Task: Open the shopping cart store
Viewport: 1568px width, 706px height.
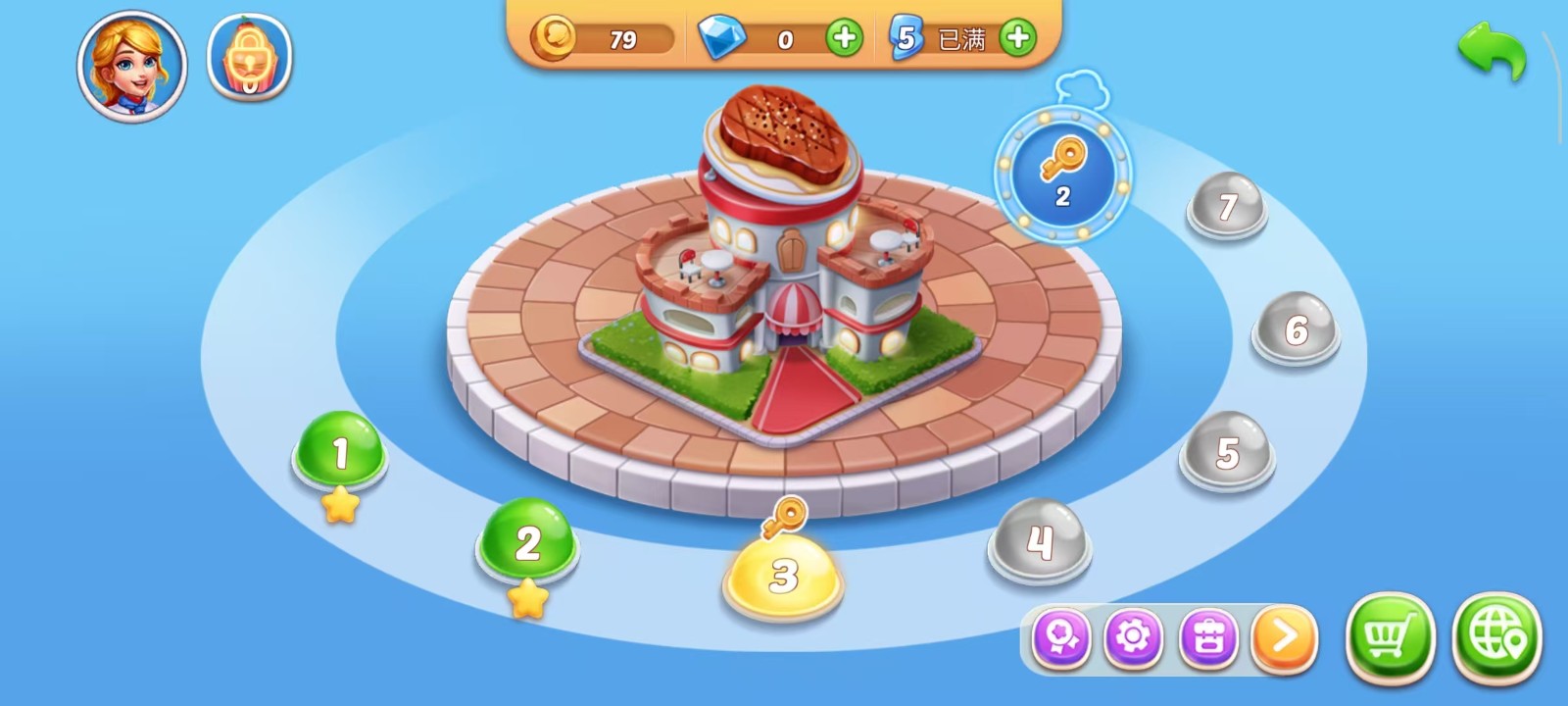Action: [1390, 638]
